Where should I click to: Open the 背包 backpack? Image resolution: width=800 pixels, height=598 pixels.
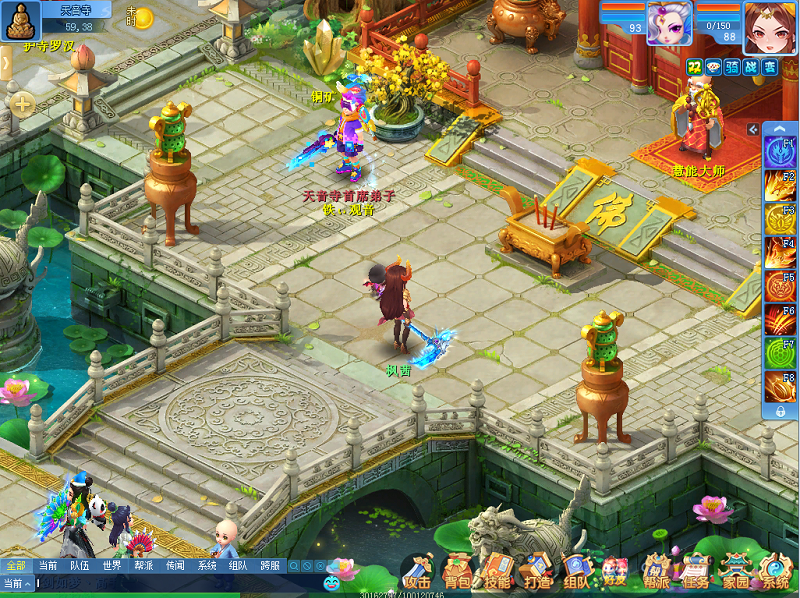pyautogui.click(x=458, y=572)
